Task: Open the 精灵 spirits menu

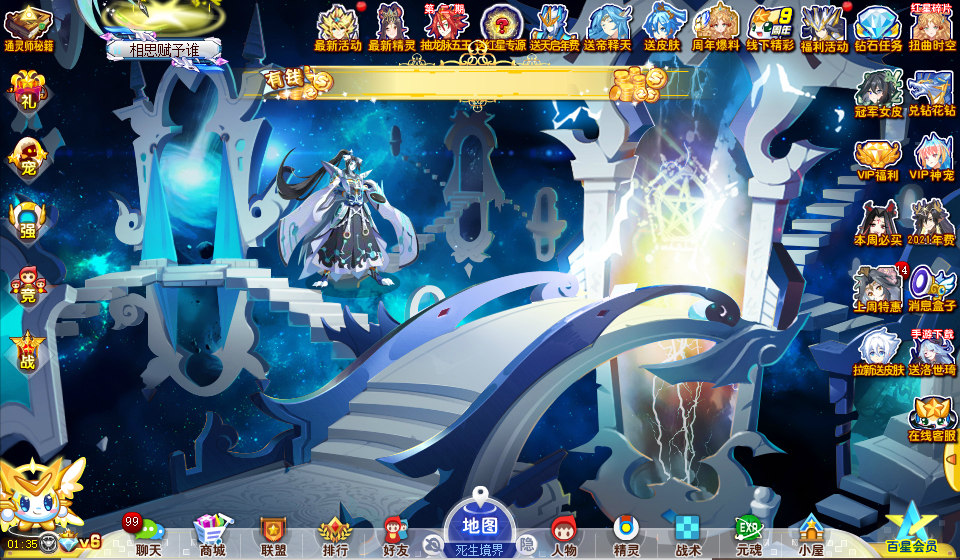Action: [x=626, y=534]
